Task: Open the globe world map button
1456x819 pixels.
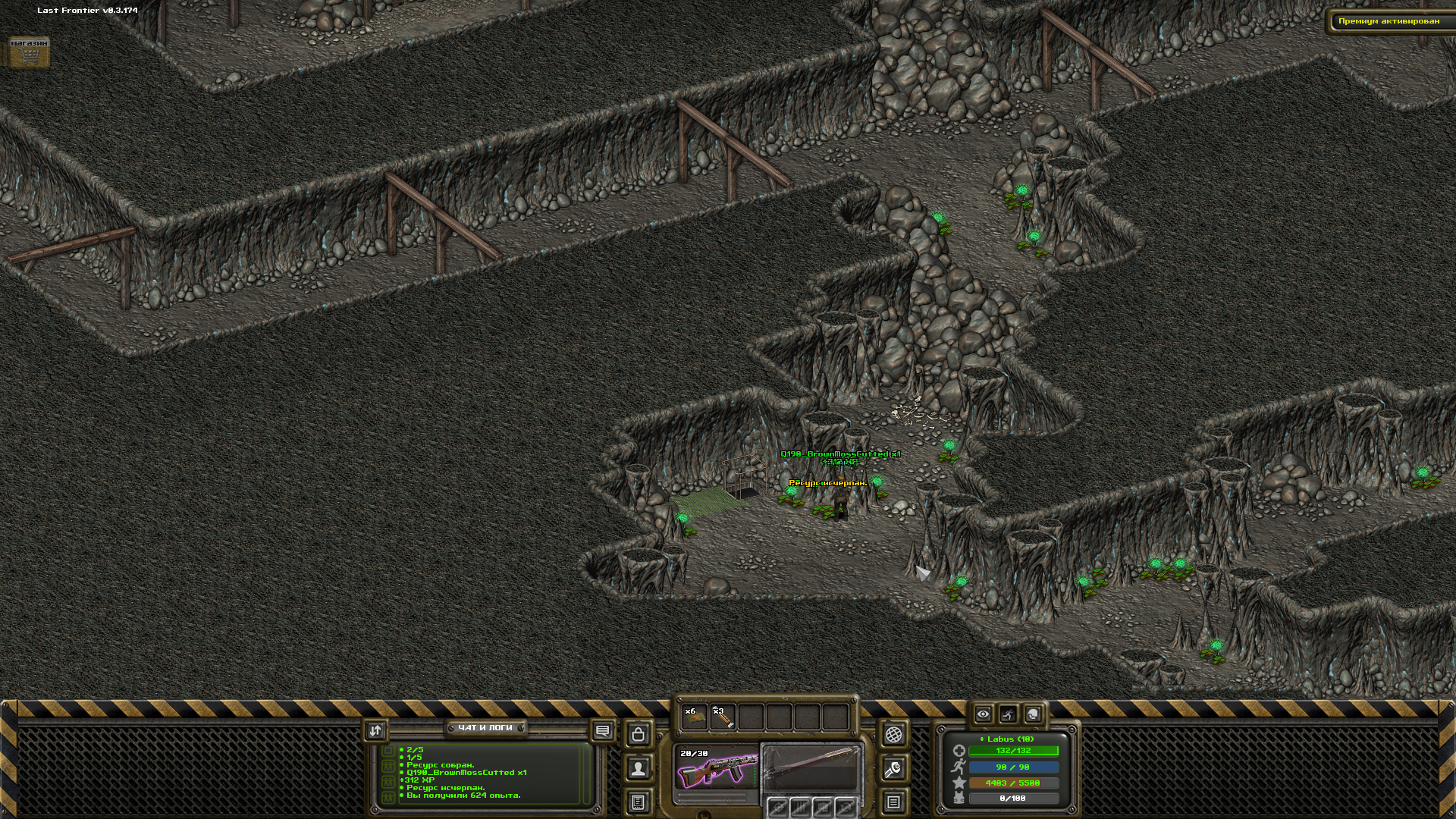Action: [893, 734]
